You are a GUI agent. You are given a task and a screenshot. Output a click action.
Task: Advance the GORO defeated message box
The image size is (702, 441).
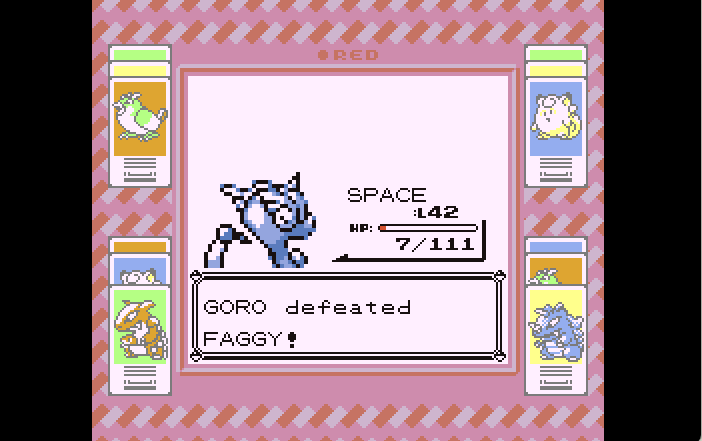pos(346,321)
